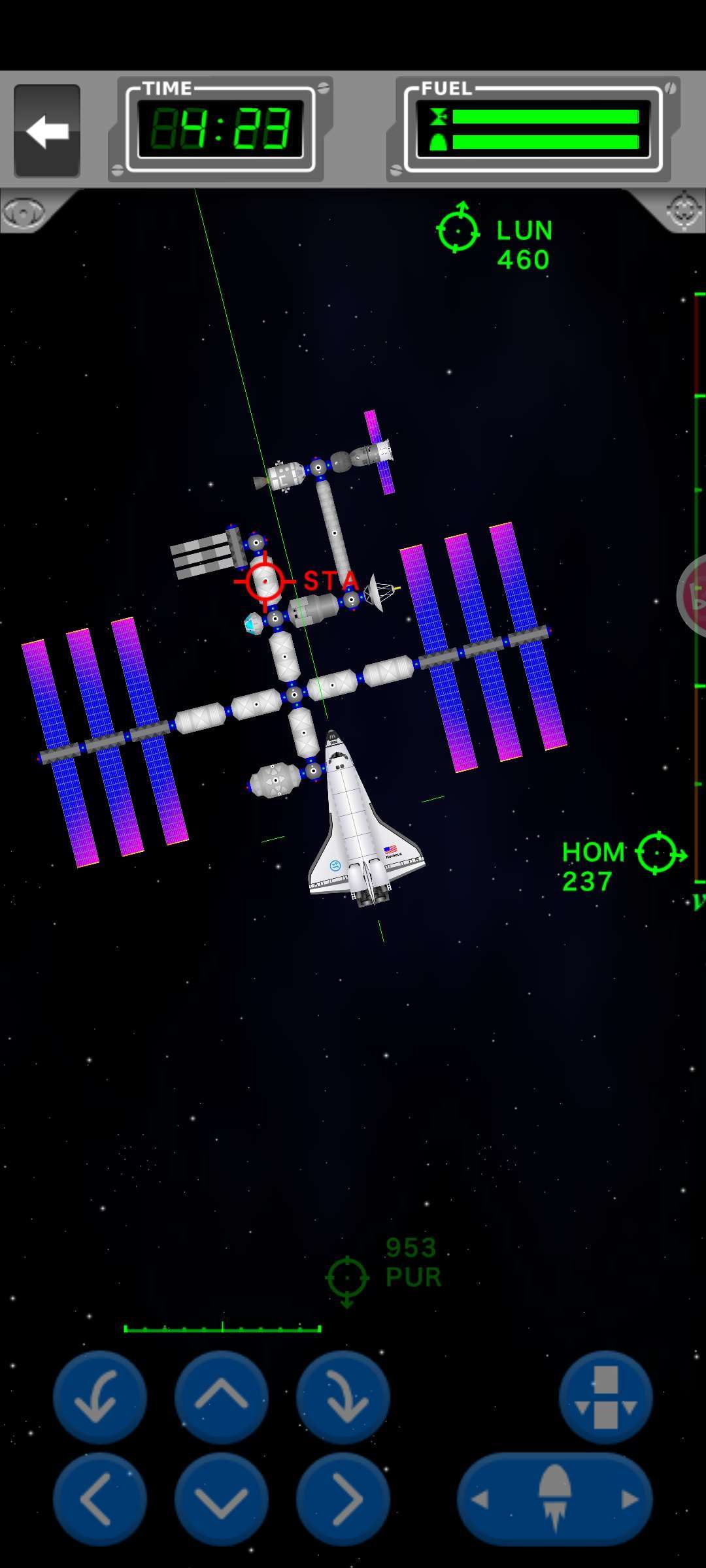Toggle the eye view icon

[x=24, y=211]
